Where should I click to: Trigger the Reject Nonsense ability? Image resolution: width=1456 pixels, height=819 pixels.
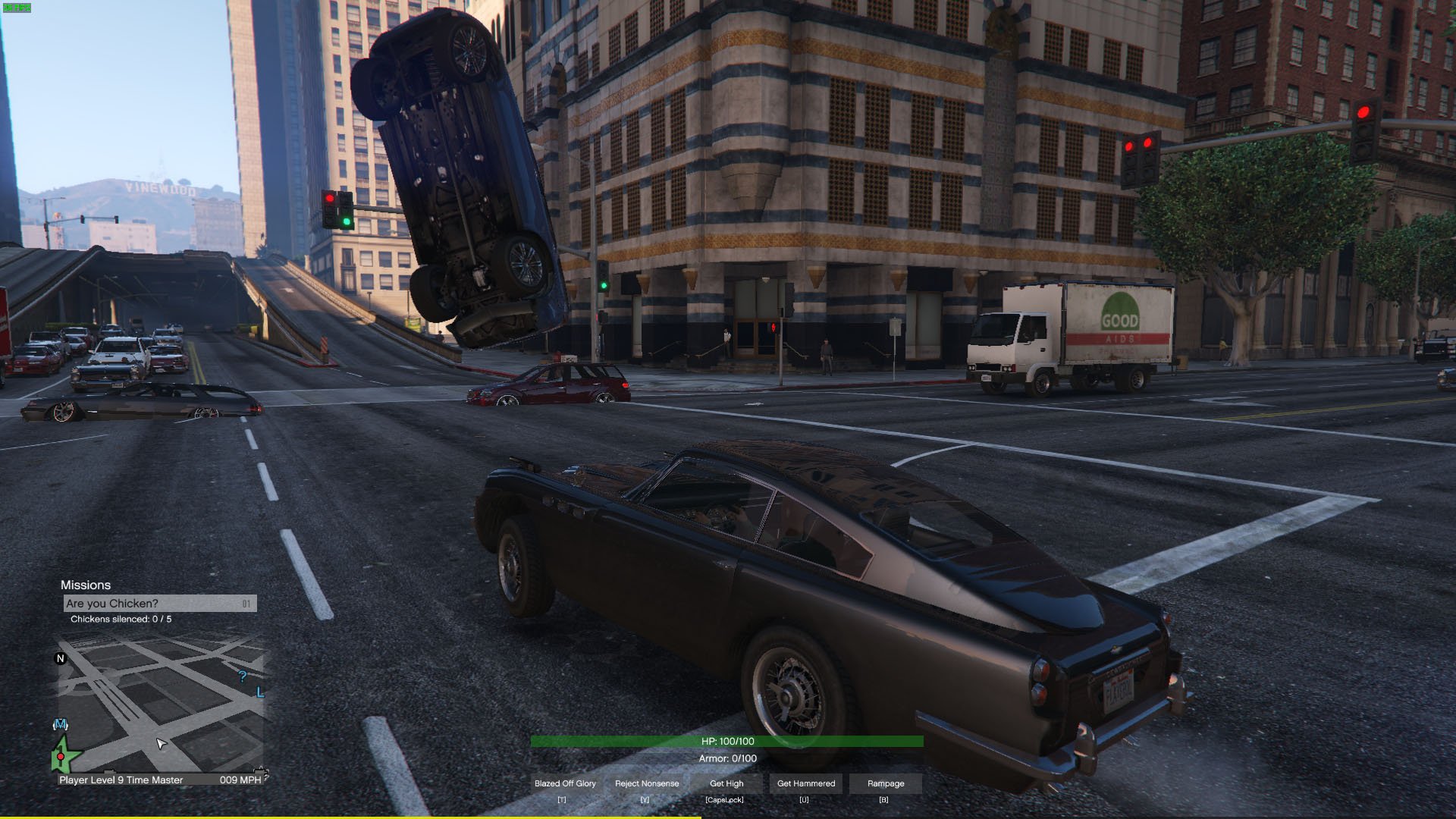(647, 783)
